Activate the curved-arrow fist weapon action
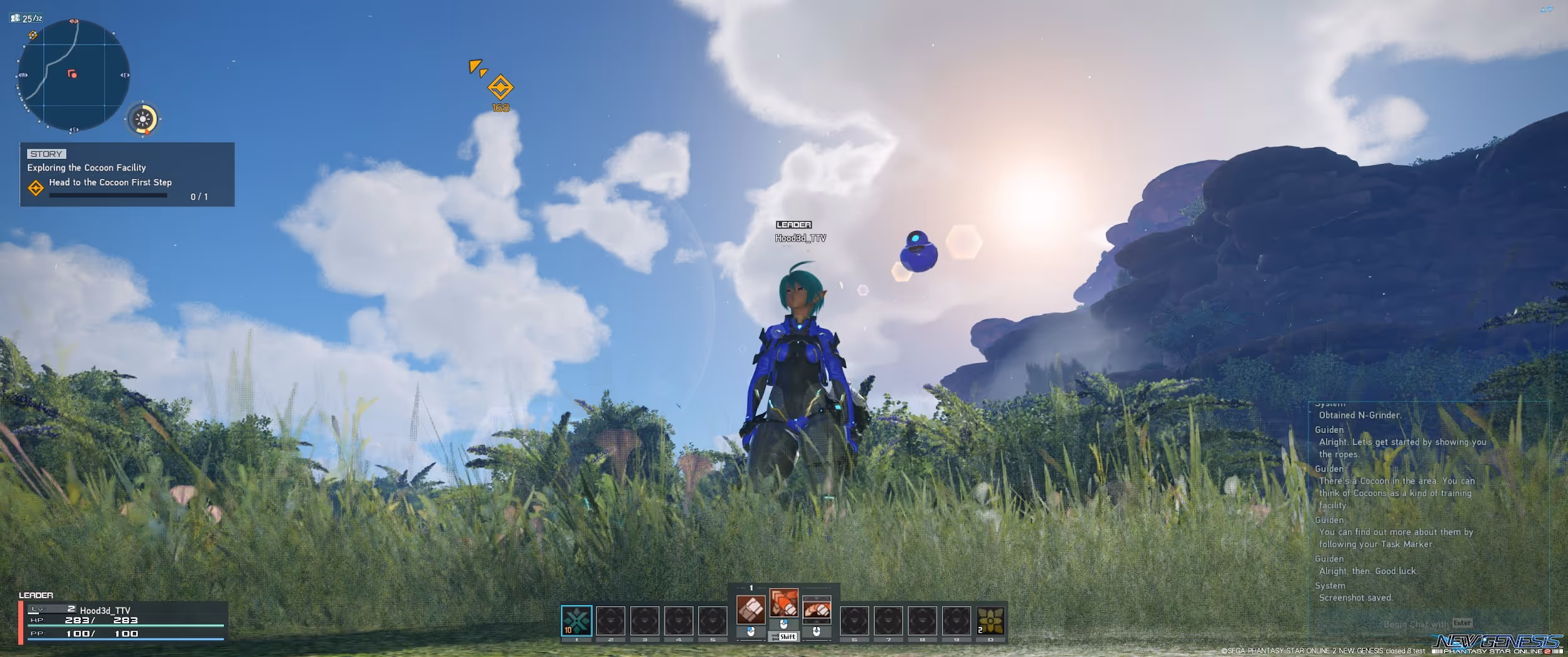 point(817,609)
